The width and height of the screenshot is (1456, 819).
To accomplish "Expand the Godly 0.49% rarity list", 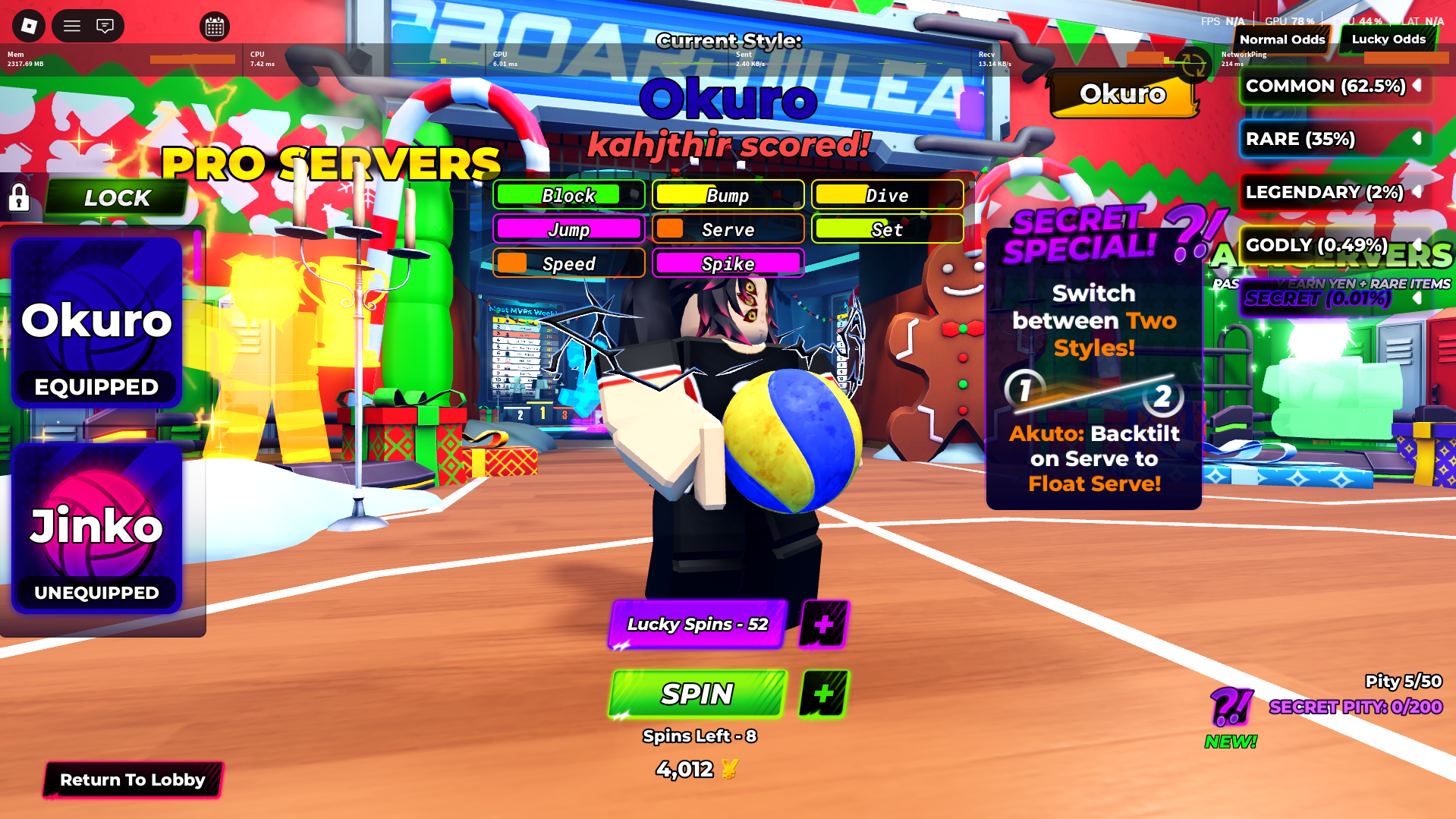I will (x=1416, y=245).
